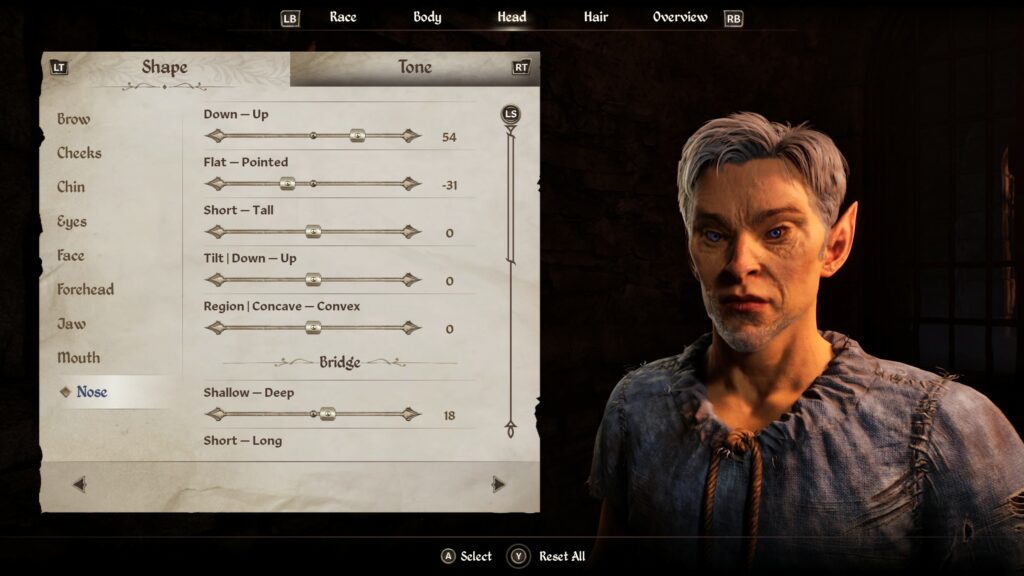Select the Hair tab
This screenshot has height=576, width=1024.
pyautogui.click(x=596, y=17)
